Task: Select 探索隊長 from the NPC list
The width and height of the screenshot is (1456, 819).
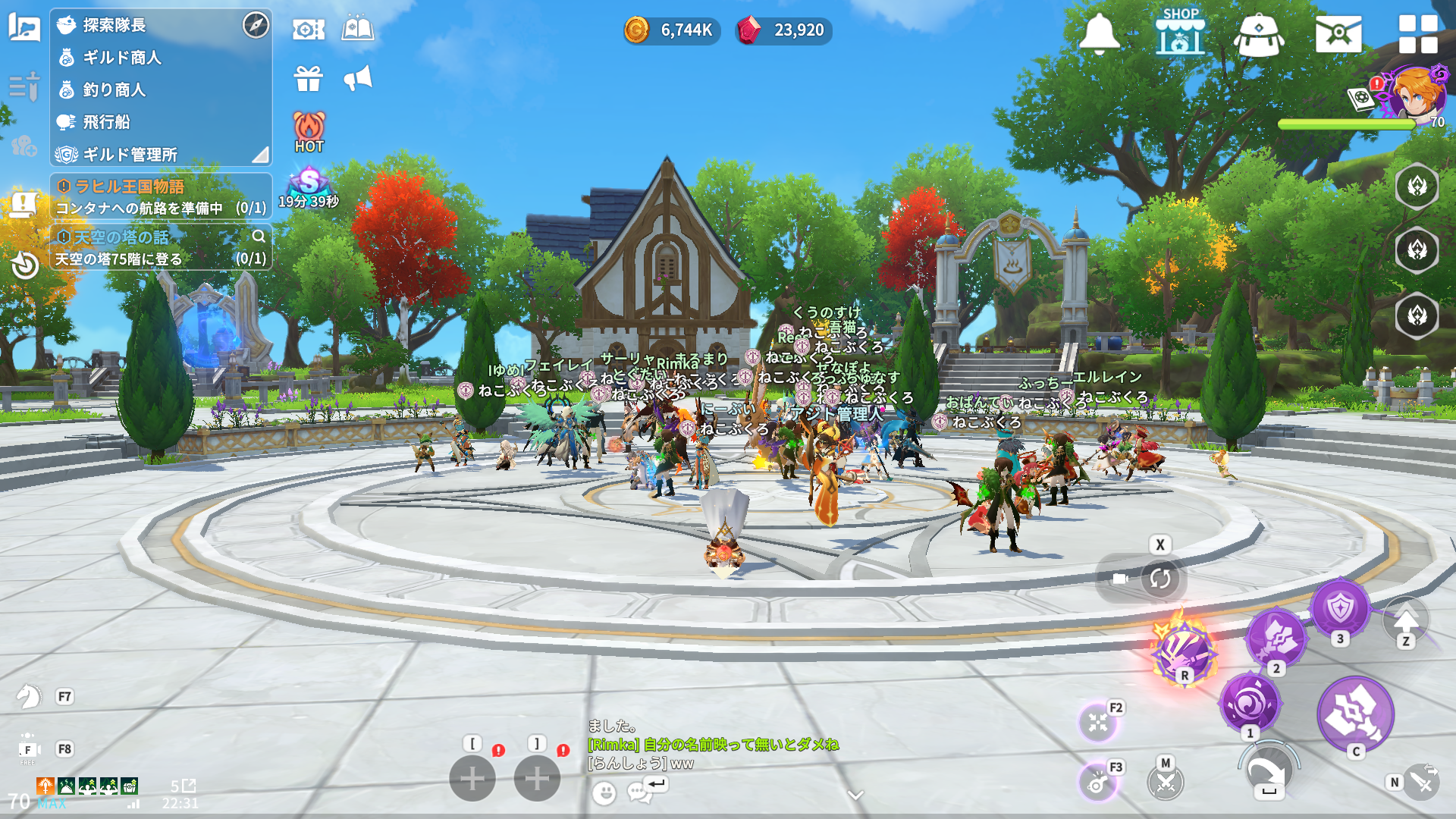Action: click(x=114, y=25)
